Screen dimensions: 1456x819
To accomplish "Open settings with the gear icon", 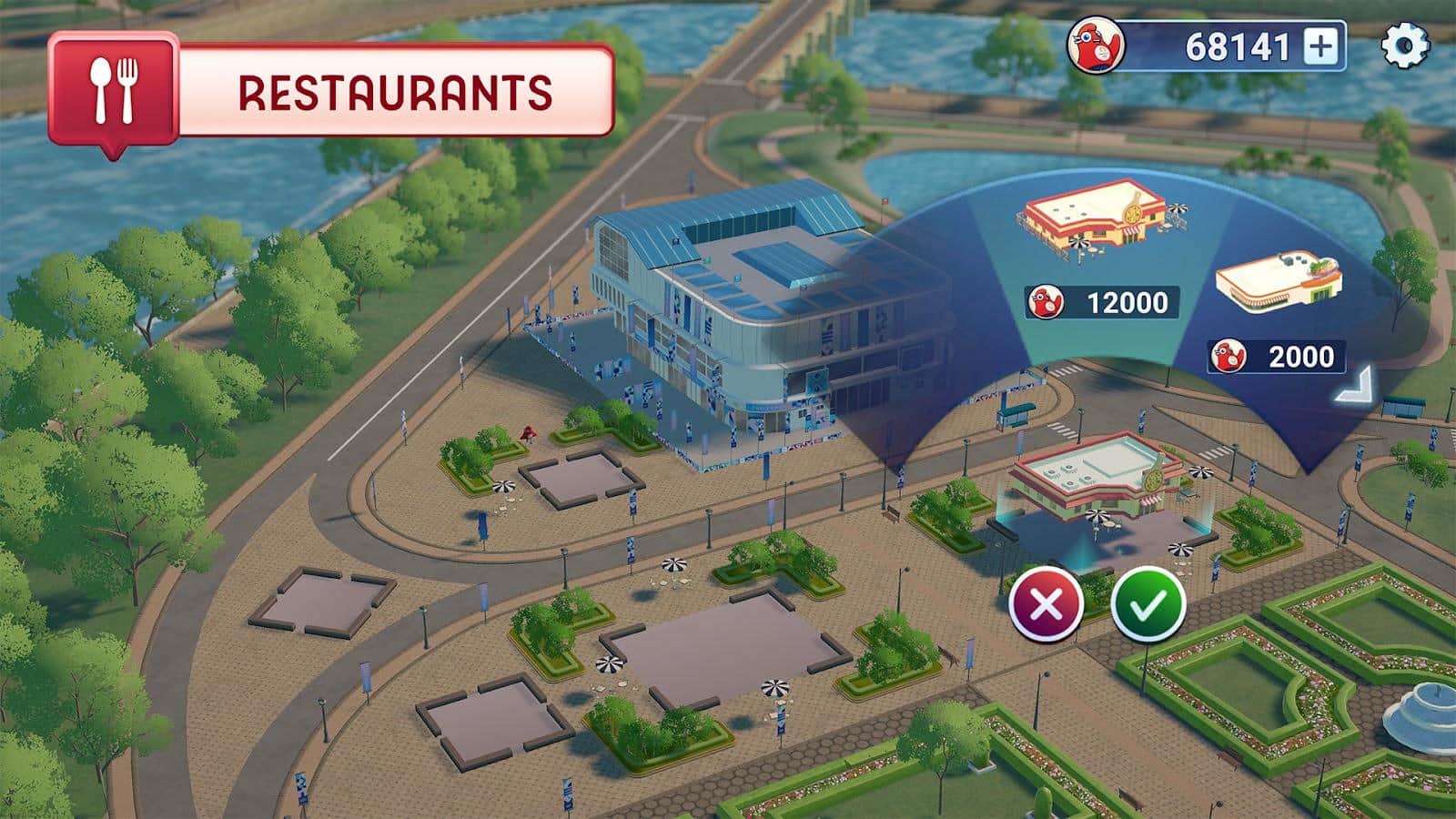I will [x=1405, y=45].
